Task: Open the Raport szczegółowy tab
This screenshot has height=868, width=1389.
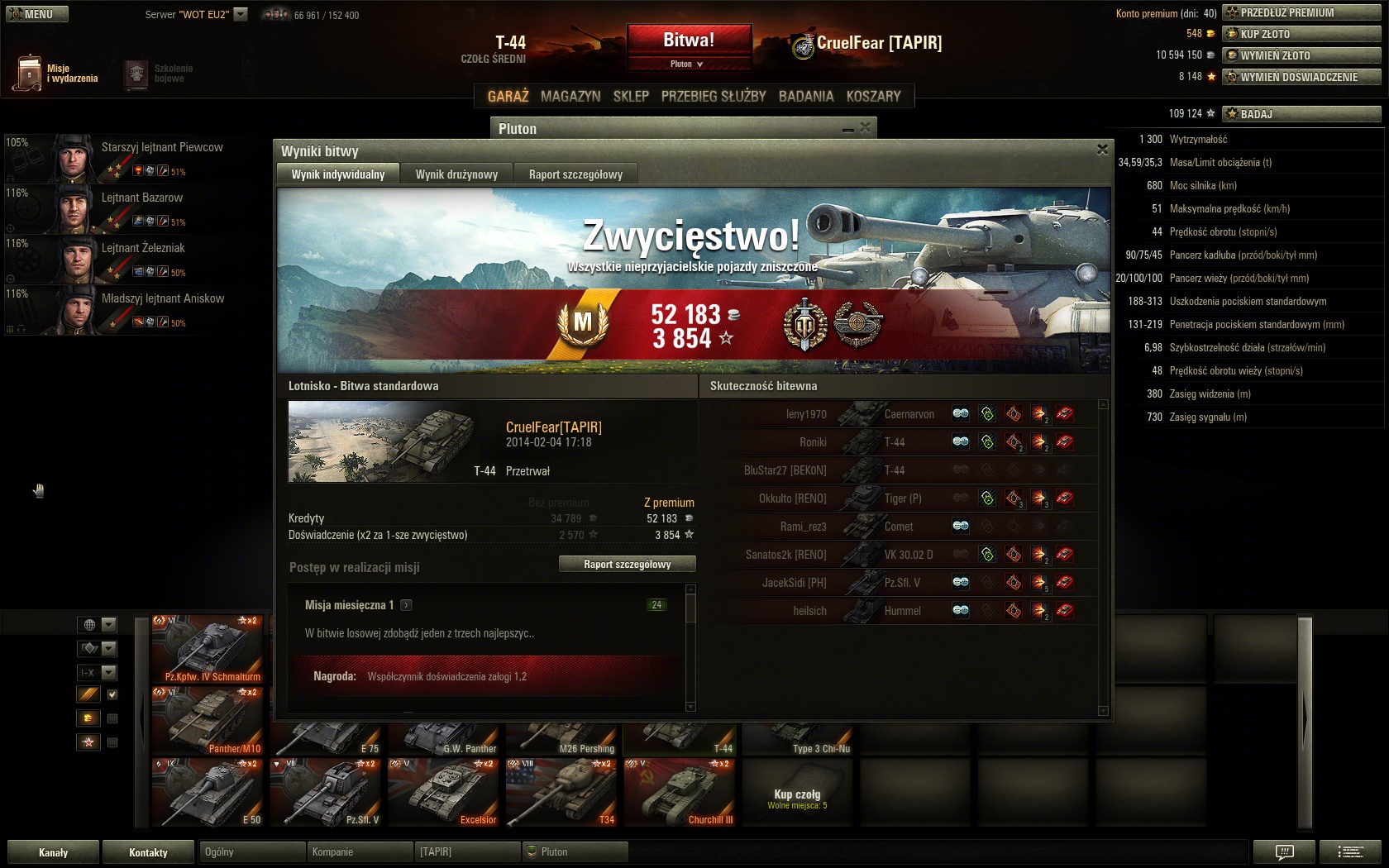Action: click(x=575, y=174)
